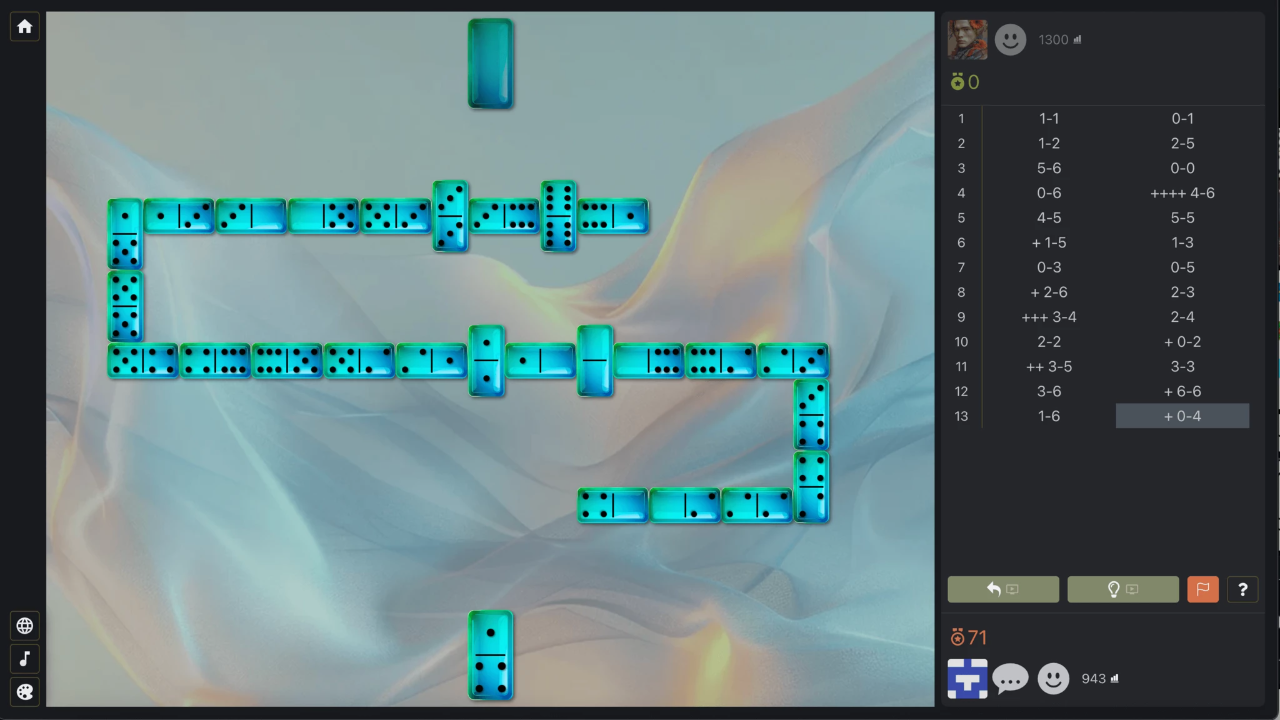Click the 6-6 entry in move history
This screenshot has height=720, width=1280.
(x=1182, y=391)
